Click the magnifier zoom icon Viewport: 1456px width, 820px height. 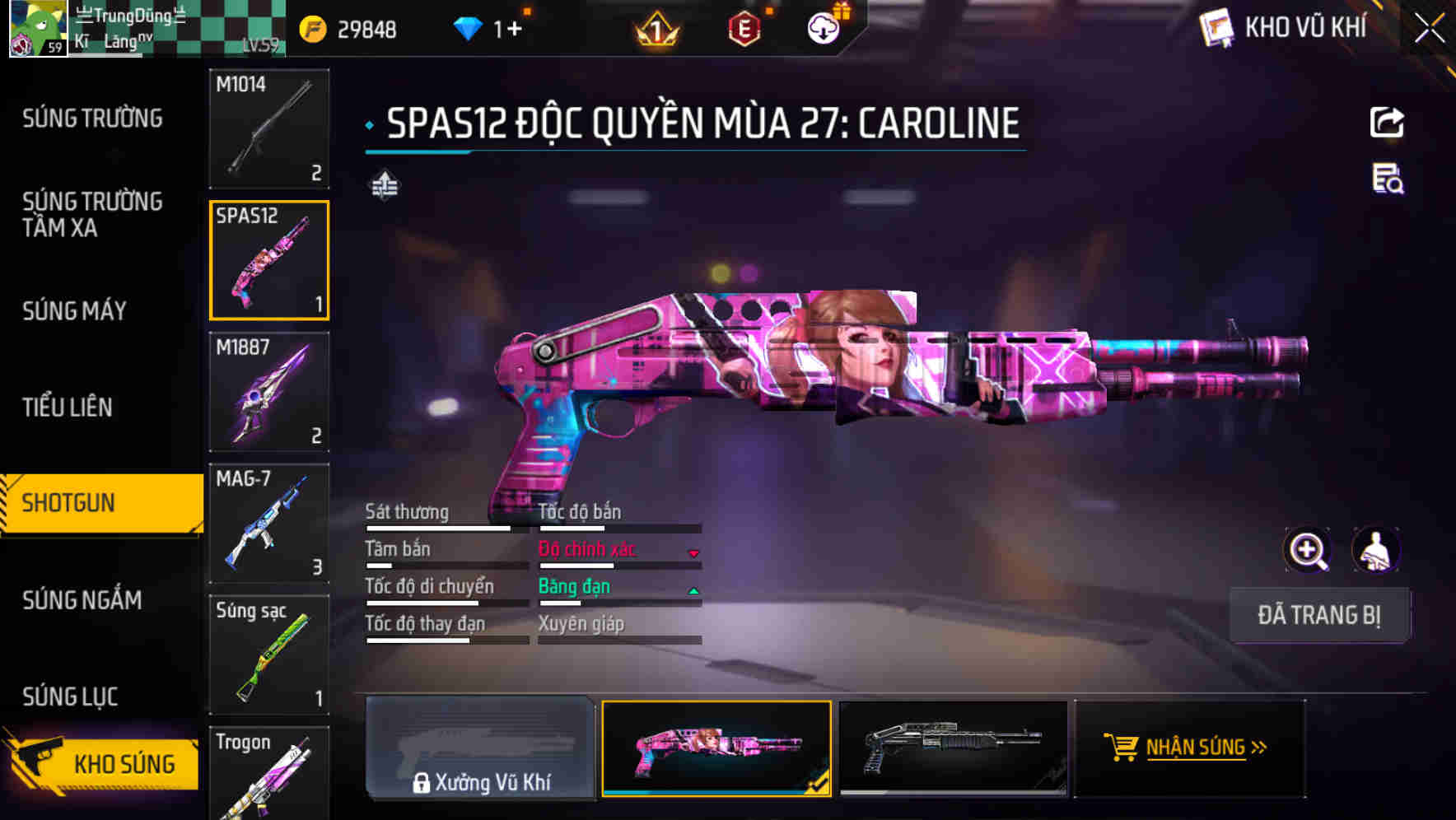point(1307,550)
